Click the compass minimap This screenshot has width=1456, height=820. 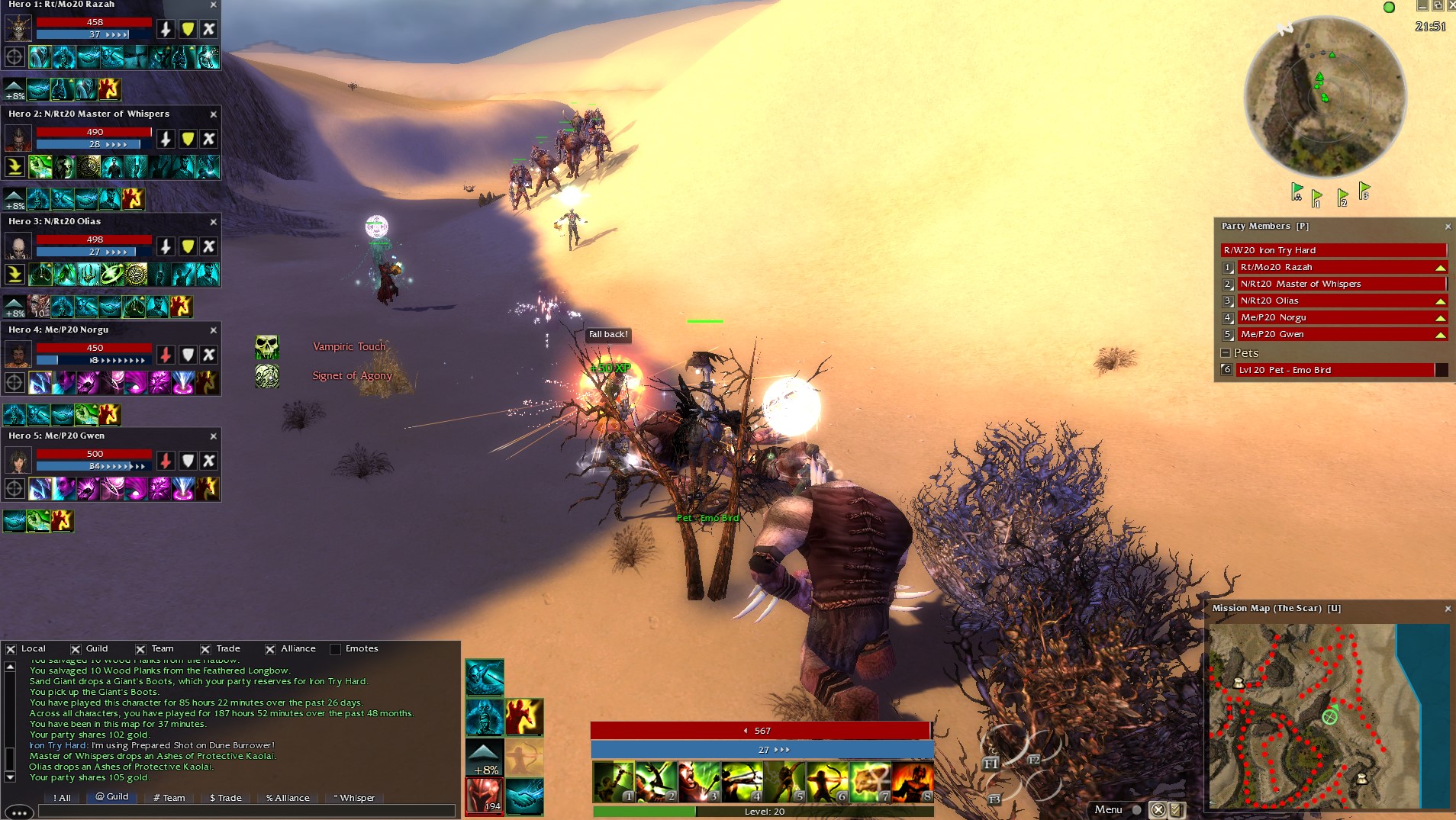(x=1324, y=98)
